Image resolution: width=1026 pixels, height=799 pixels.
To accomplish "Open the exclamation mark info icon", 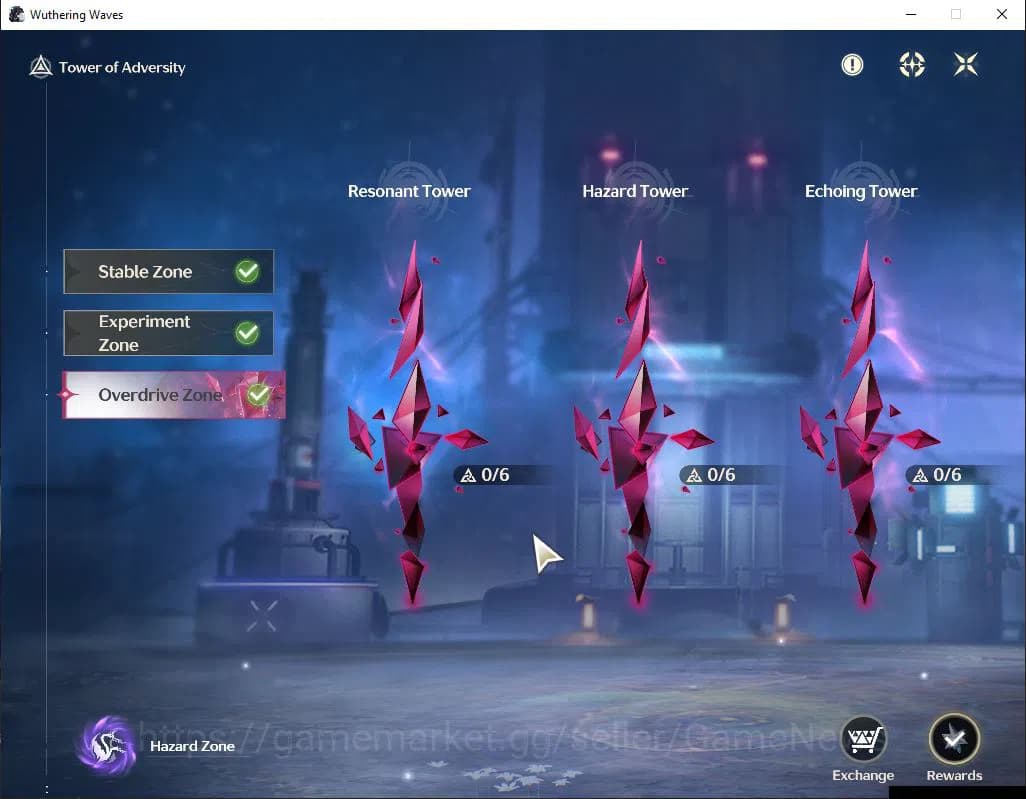I will [852, 65].
